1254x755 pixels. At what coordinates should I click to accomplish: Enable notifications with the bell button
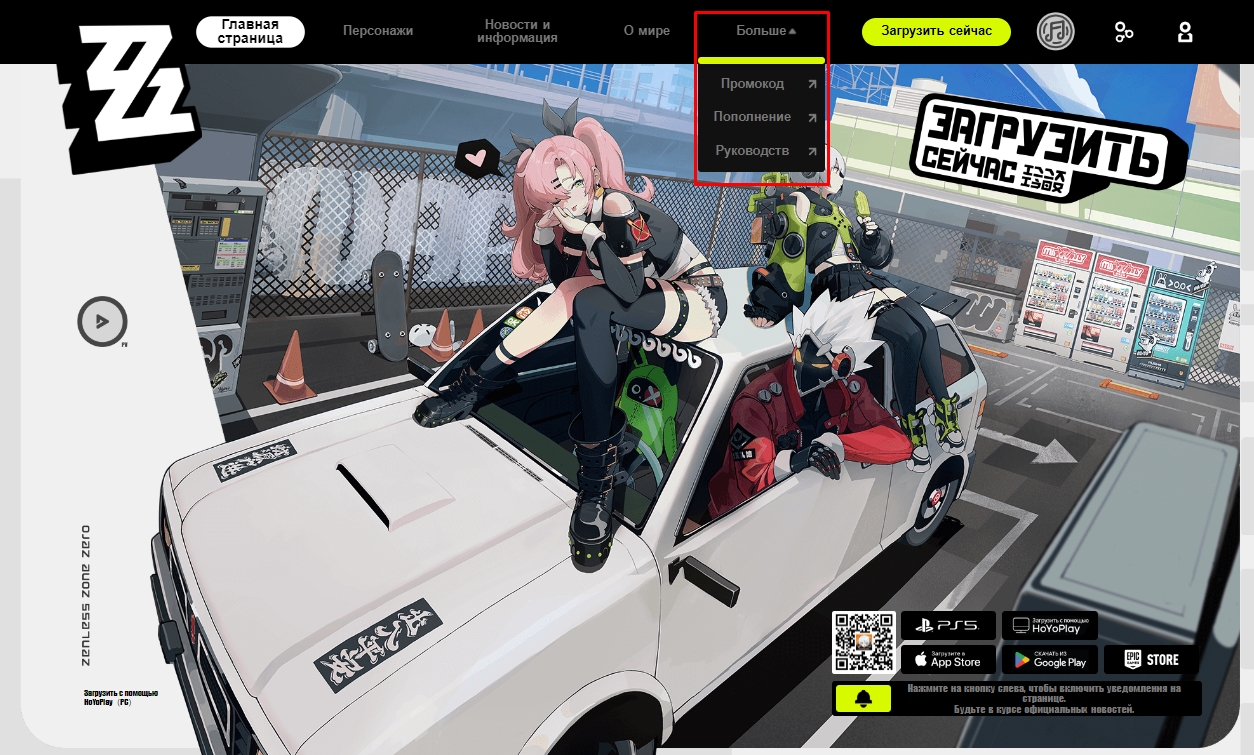point(859,699)
